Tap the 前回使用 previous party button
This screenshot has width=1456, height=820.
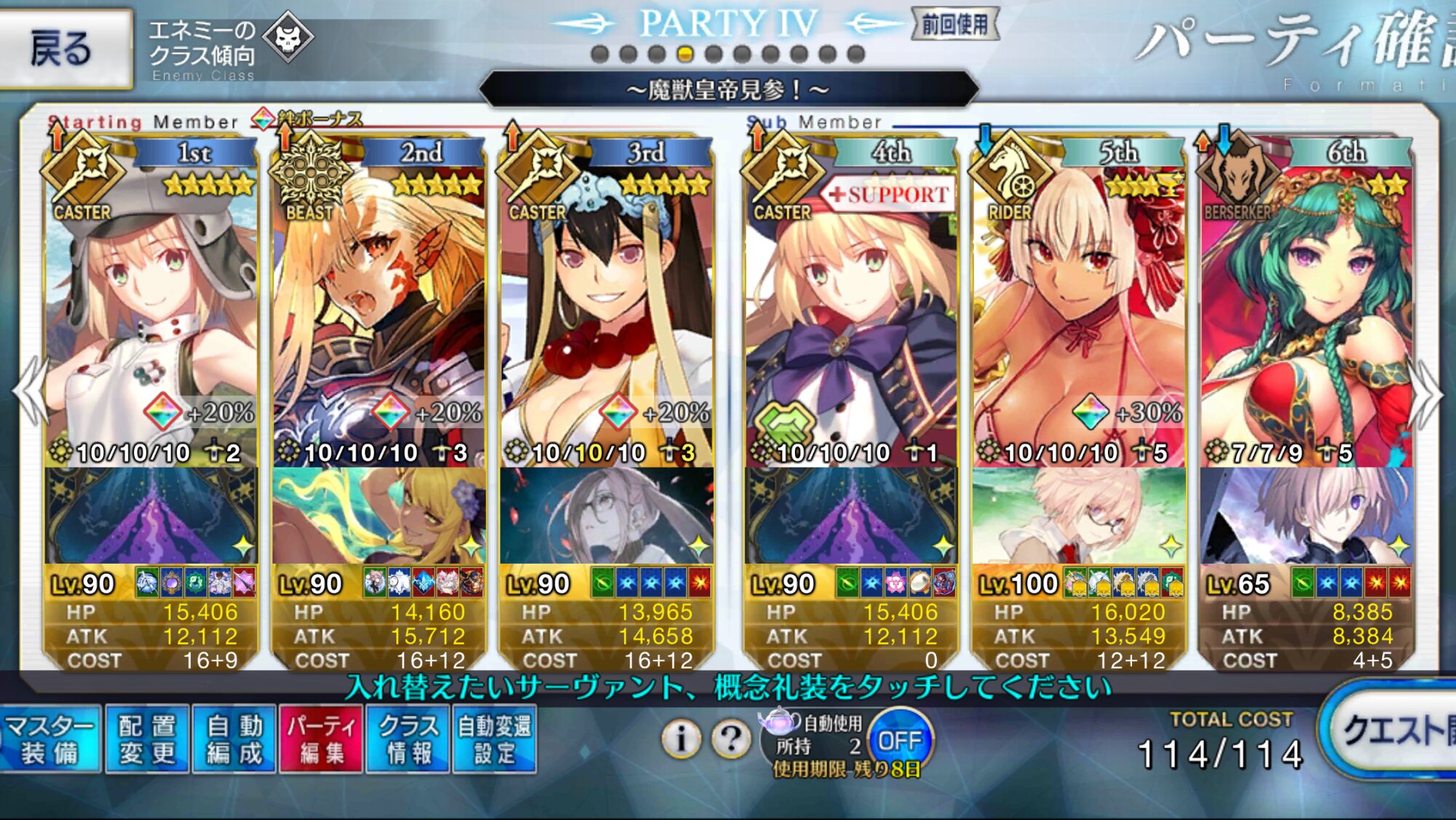(954, 25)
